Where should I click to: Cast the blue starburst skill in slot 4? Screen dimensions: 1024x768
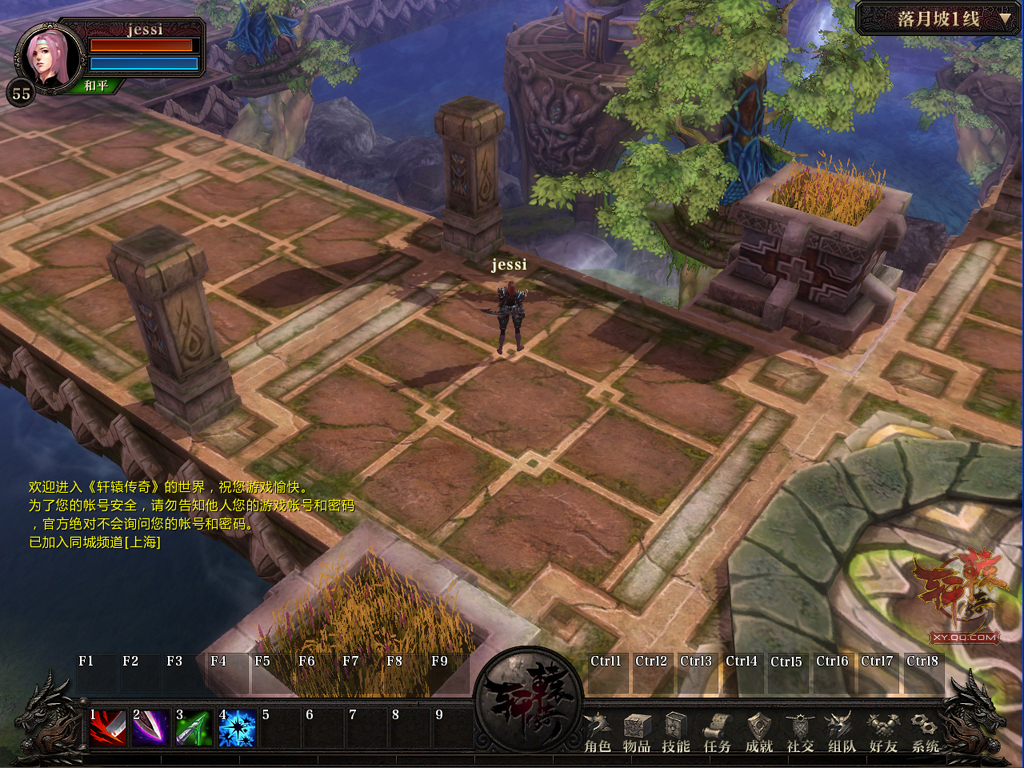(x=237, y=728)
